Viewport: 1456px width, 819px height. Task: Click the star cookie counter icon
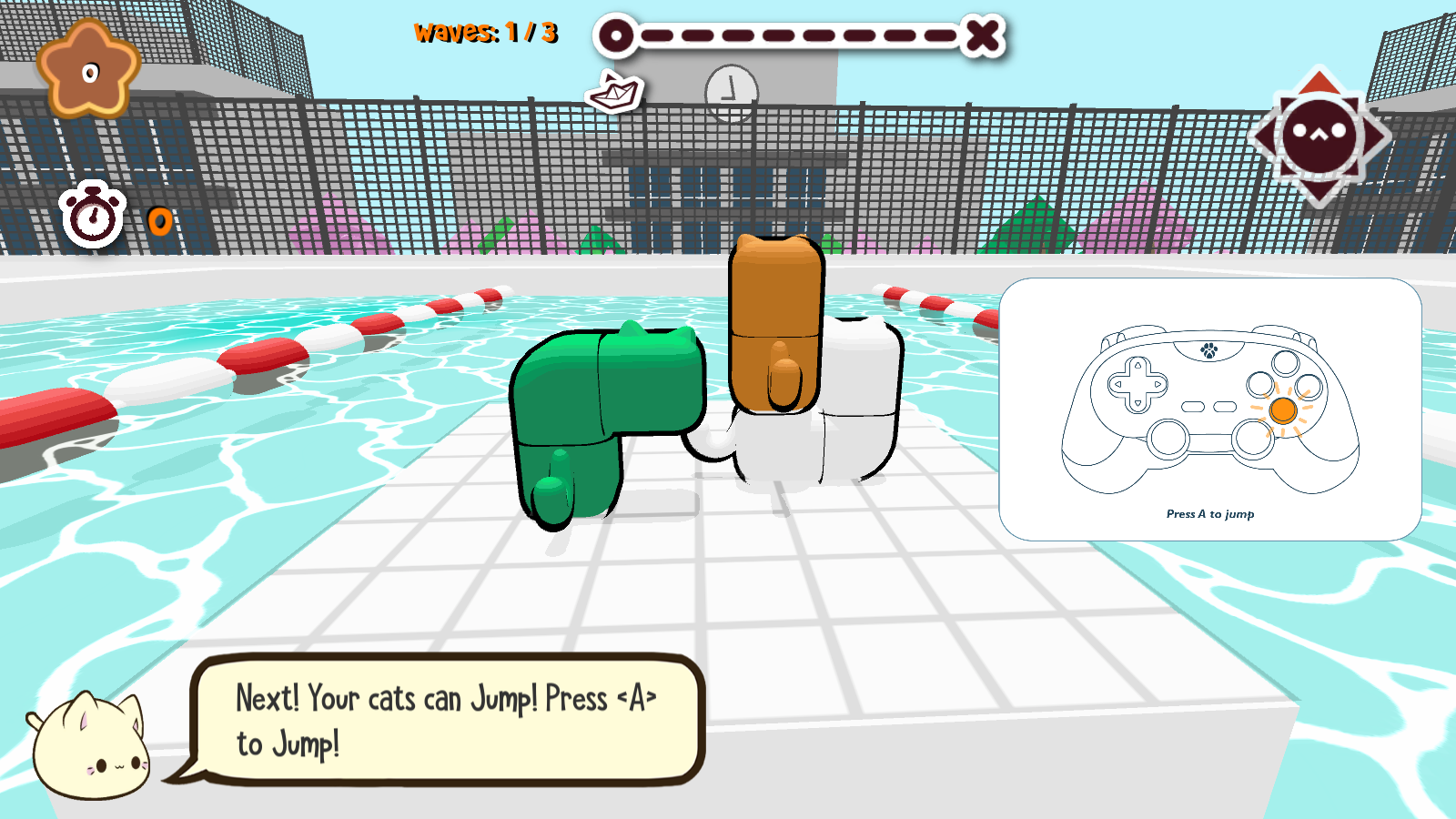(88, 70)
